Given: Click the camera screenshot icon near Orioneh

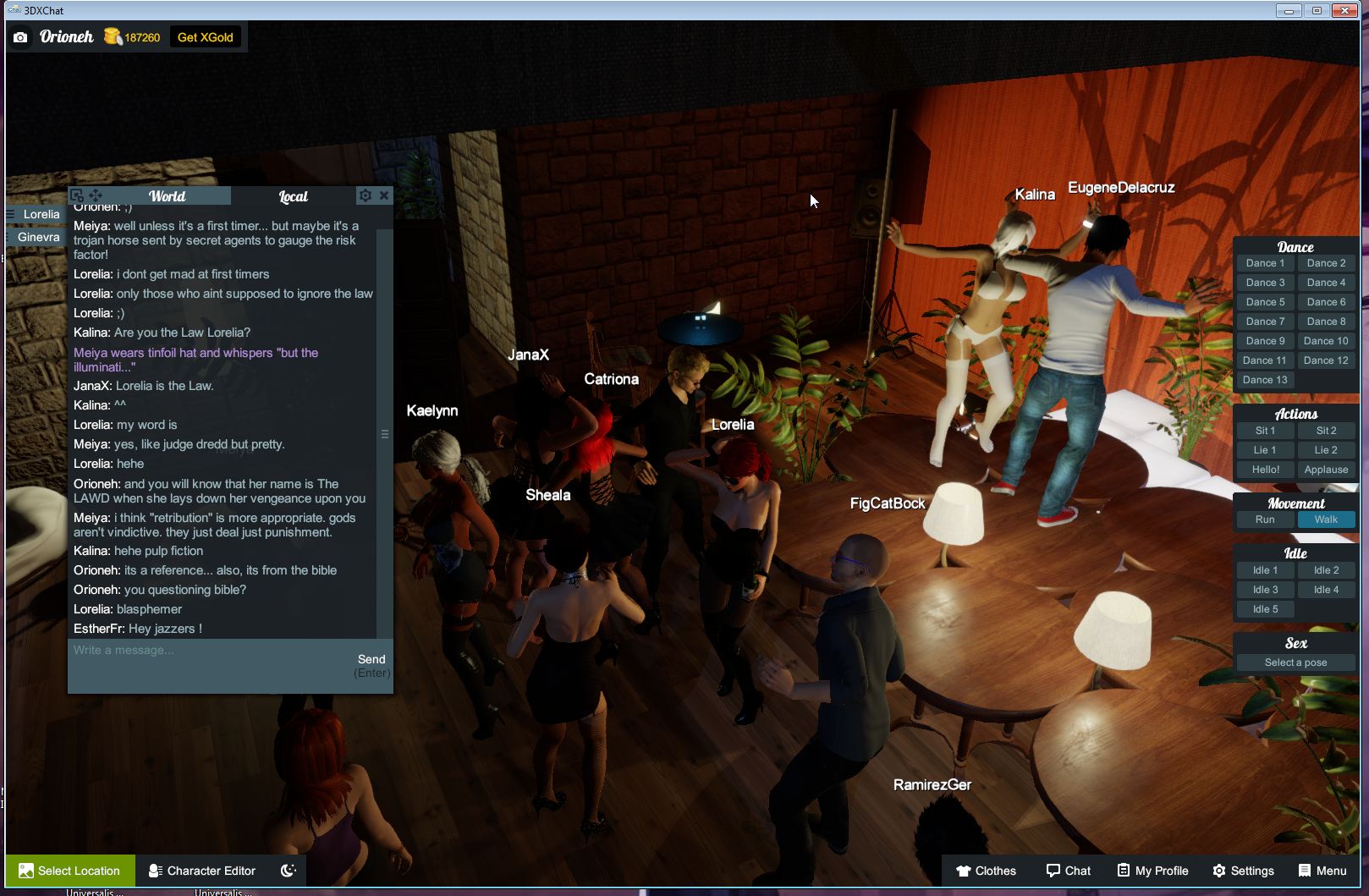Looking at the screenshot, I should point(19,37).
